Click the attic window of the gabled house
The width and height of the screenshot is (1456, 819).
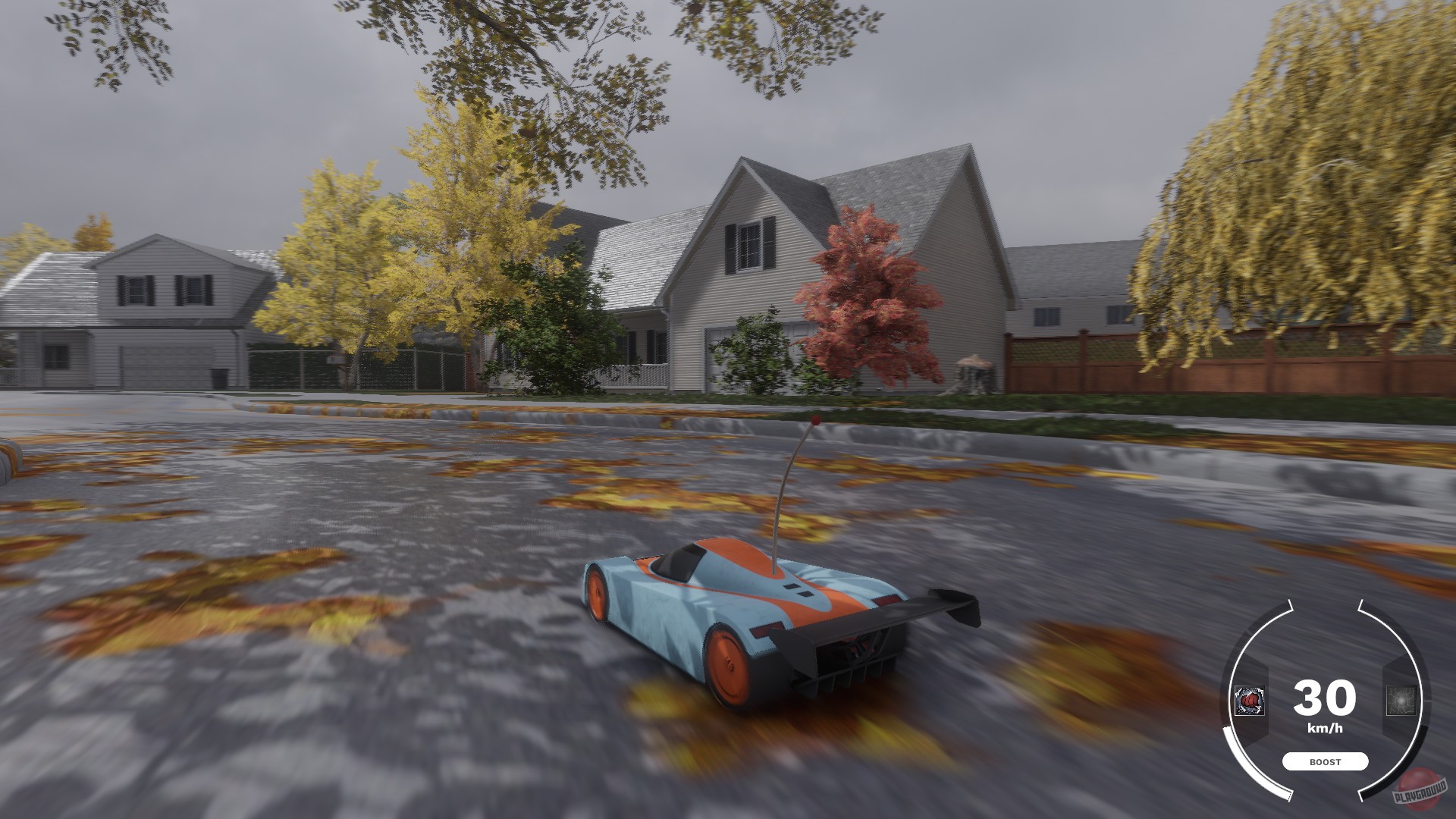(751, 246)
